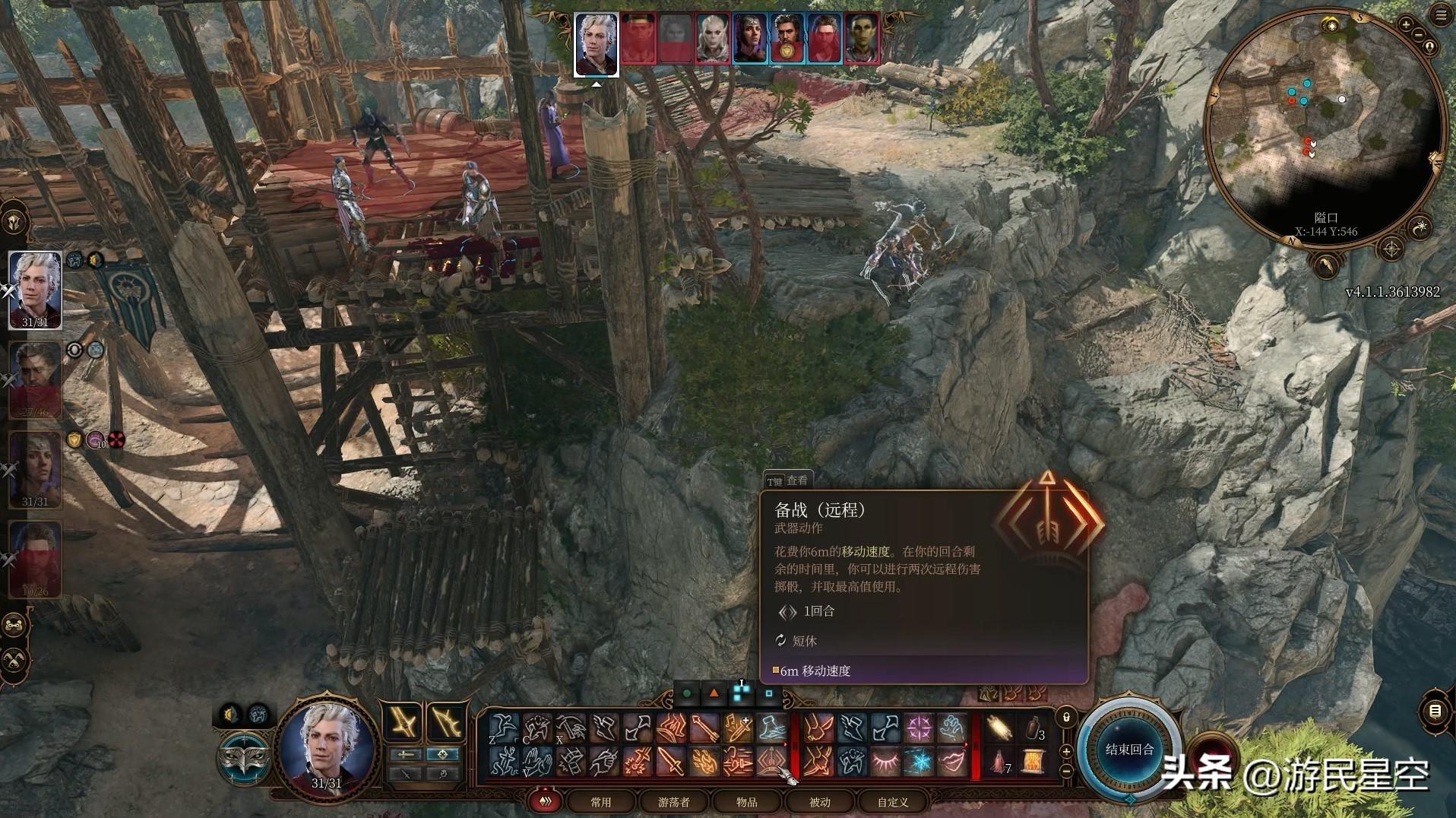Show the 被动 passives tab

(x=819, y=802)
